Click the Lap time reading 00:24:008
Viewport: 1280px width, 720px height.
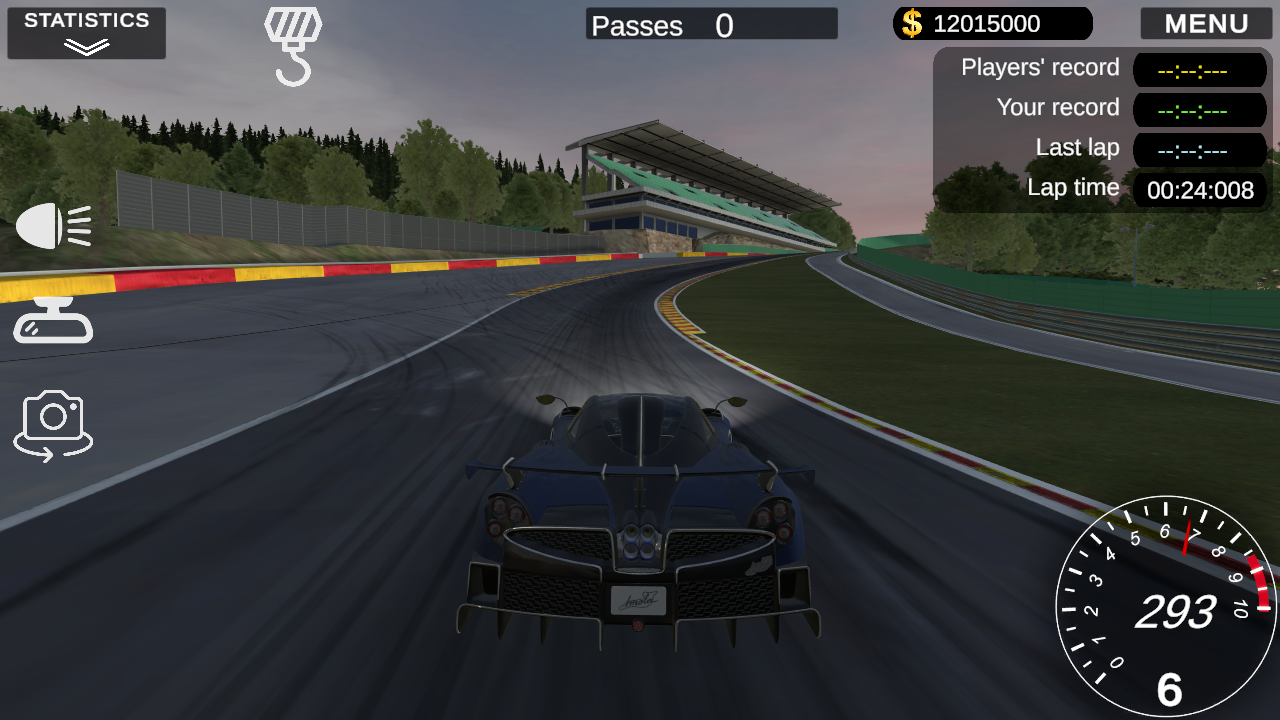[x=1199, y=190]
